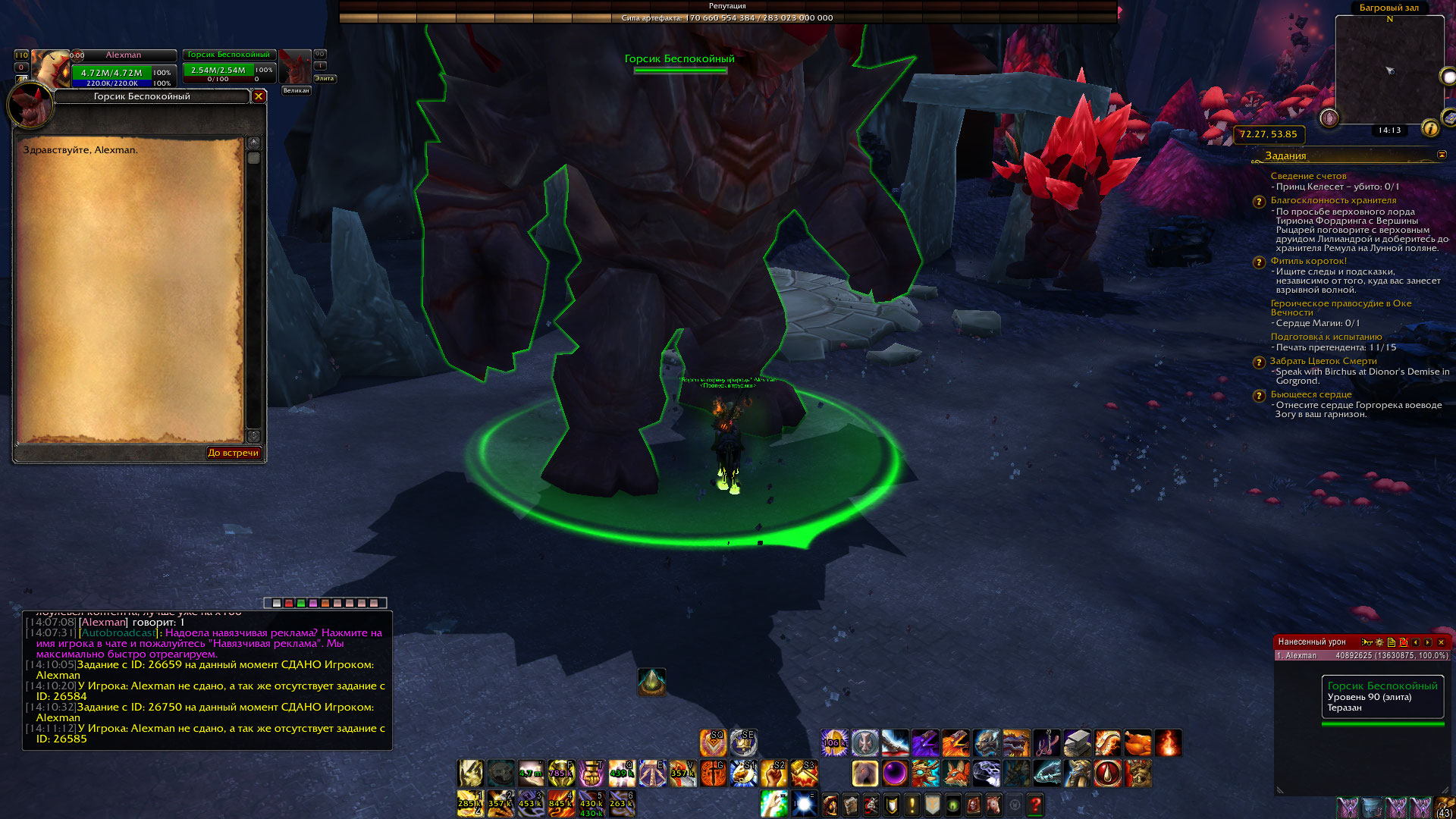Use the purple orb action slot
Screen dimensions: 1456x819
pyautogui.click(x=895, y=773)
